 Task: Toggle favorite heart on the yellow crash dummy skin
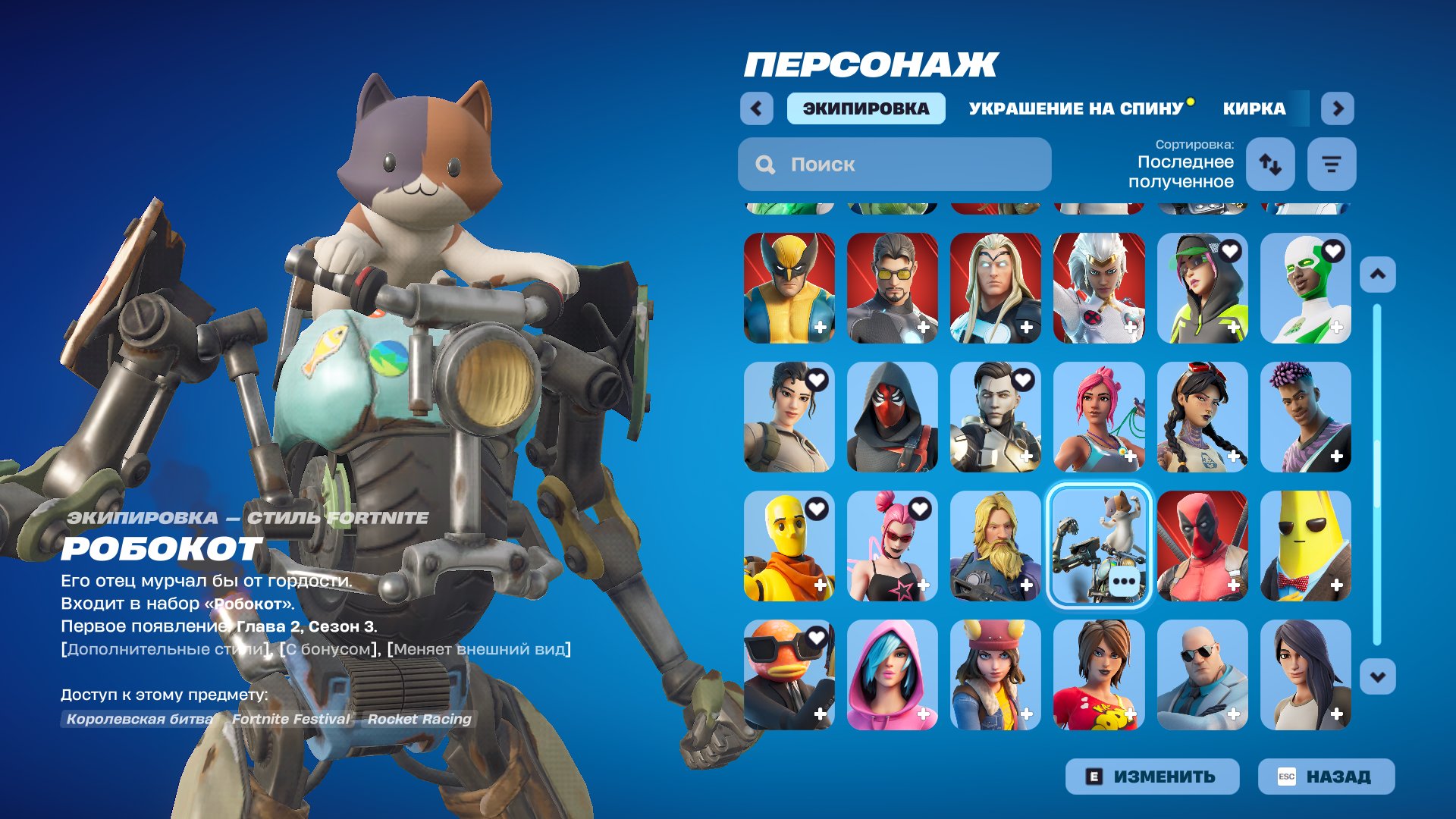pos(815,508)
